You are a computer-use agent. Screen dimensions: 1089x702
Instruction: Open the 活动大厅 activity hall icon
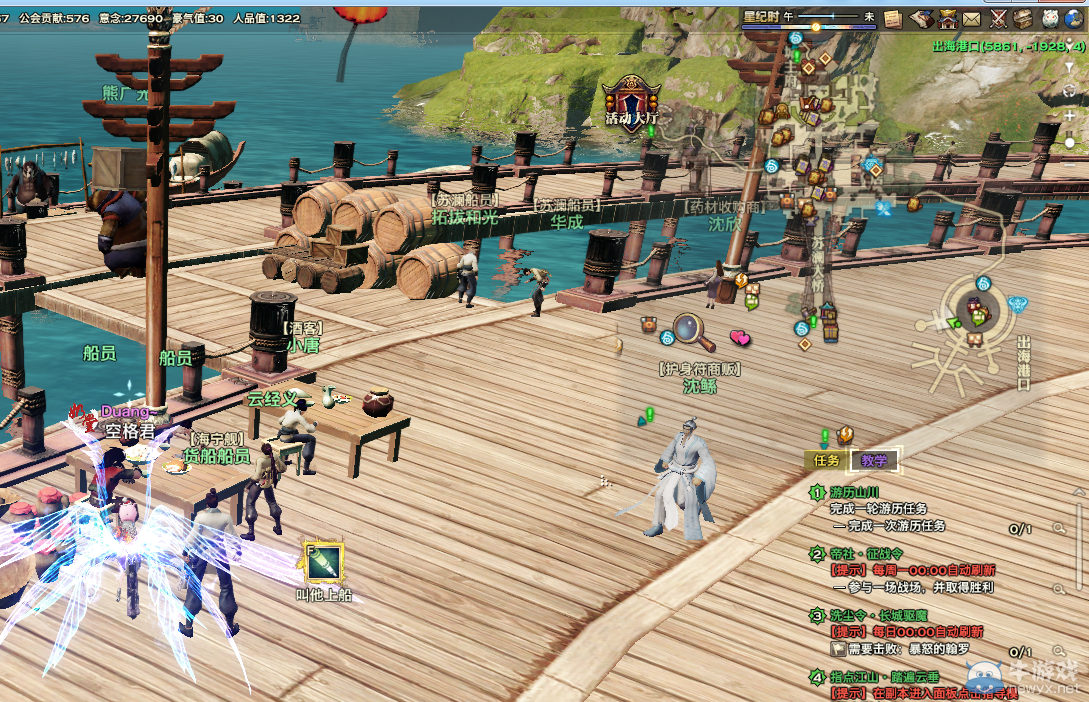click(631, 100)
